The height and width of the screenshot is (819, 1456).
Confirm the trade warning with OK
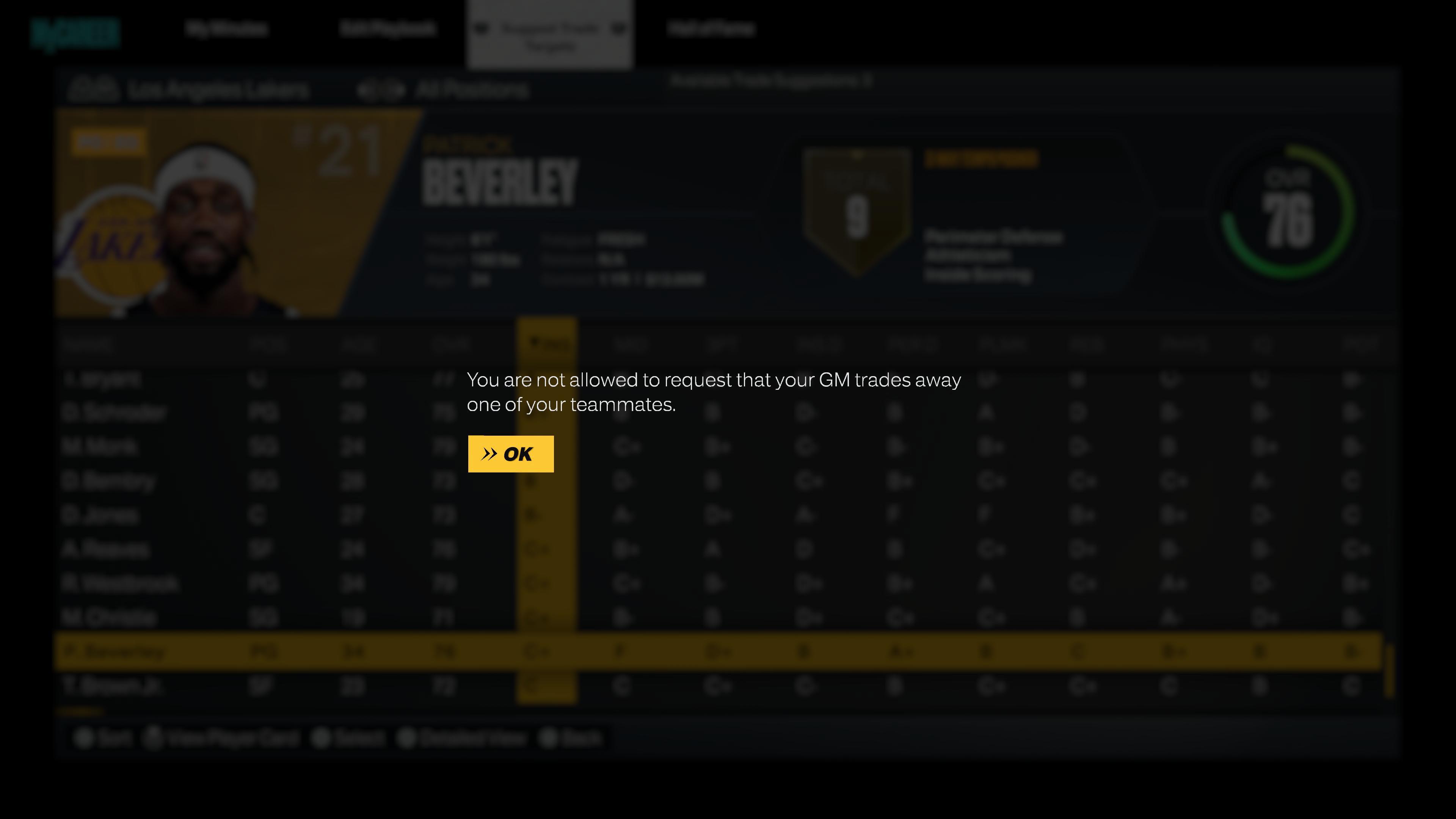[x=510, y=454]
